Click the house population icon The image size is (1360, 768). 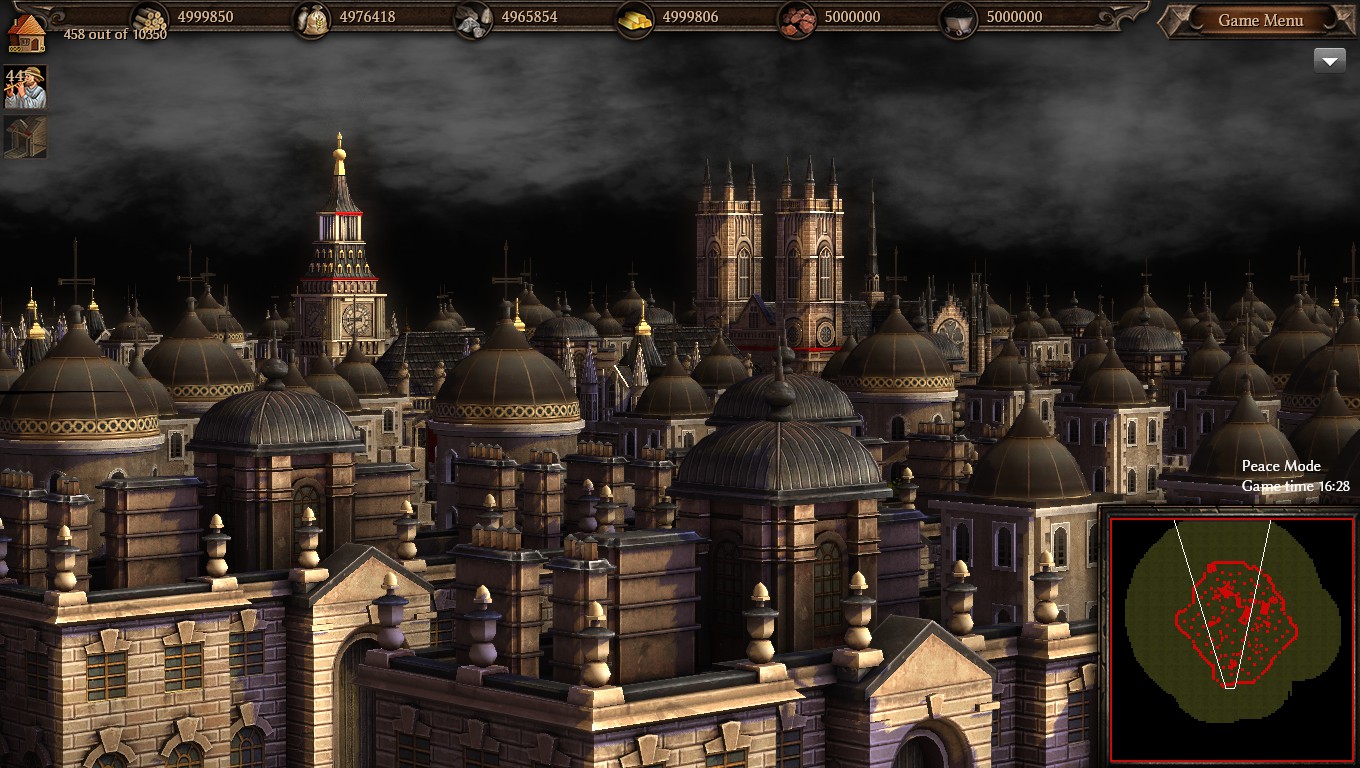[26, 31]
